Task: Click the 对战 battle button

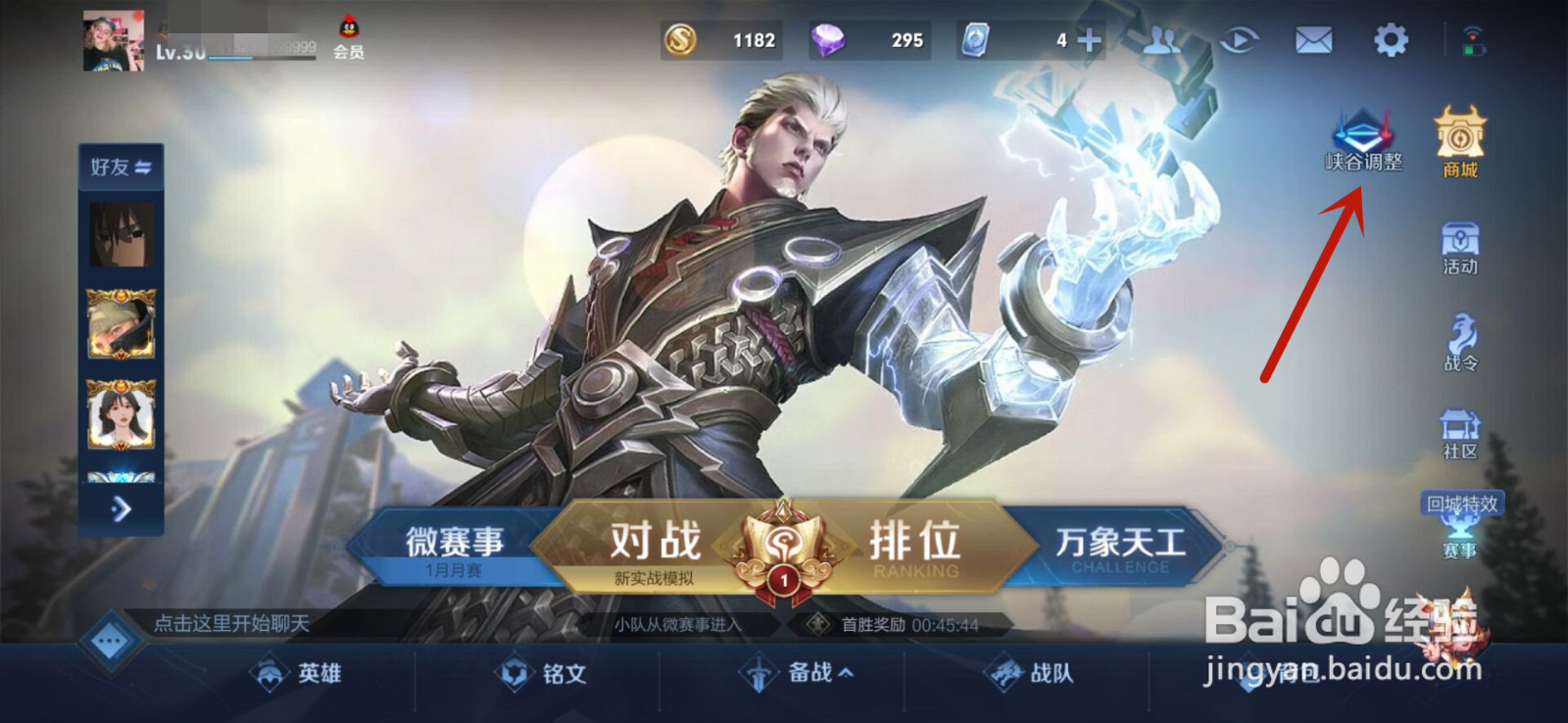Action: [655, 539]
